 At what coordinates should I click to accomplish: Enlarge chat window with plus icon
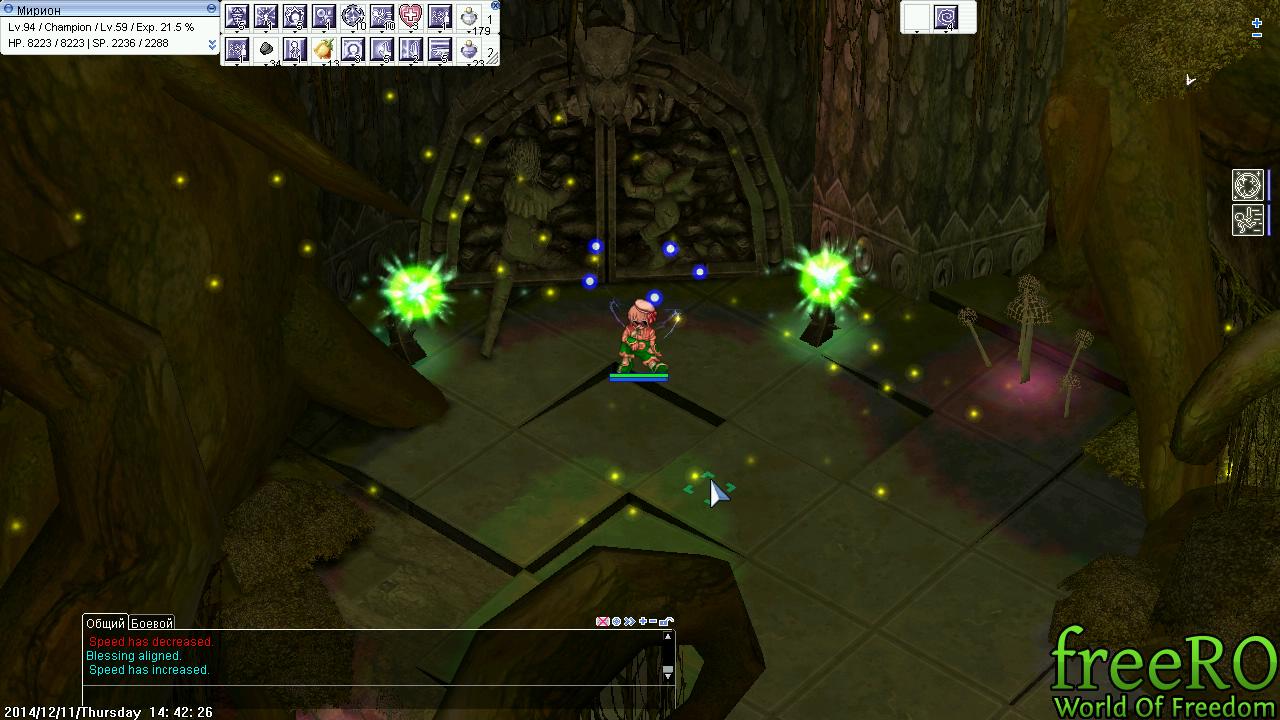click(x=642, y=622)
